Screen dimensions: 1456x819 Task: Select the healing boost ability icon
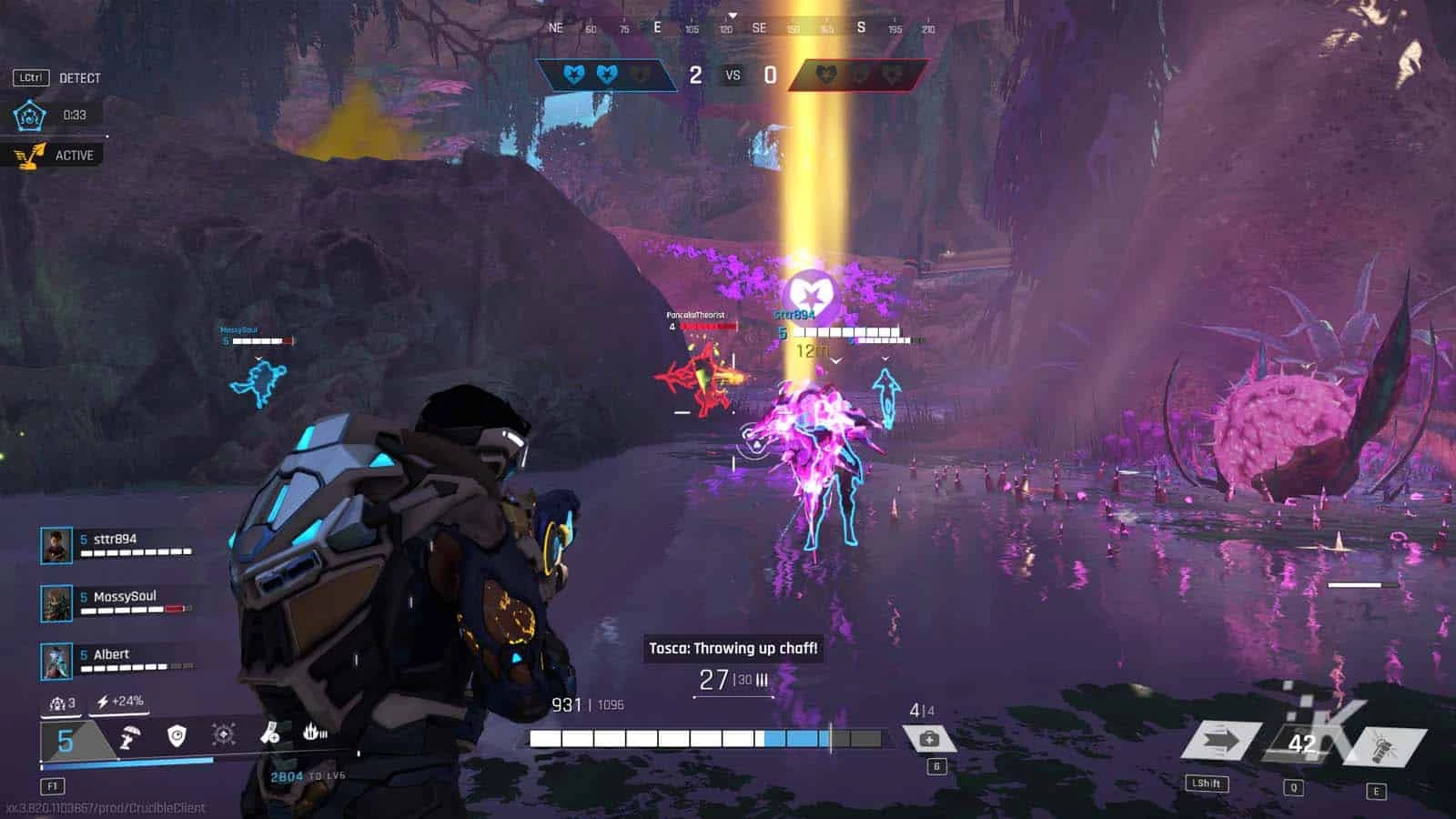click(x=269, y=735)
